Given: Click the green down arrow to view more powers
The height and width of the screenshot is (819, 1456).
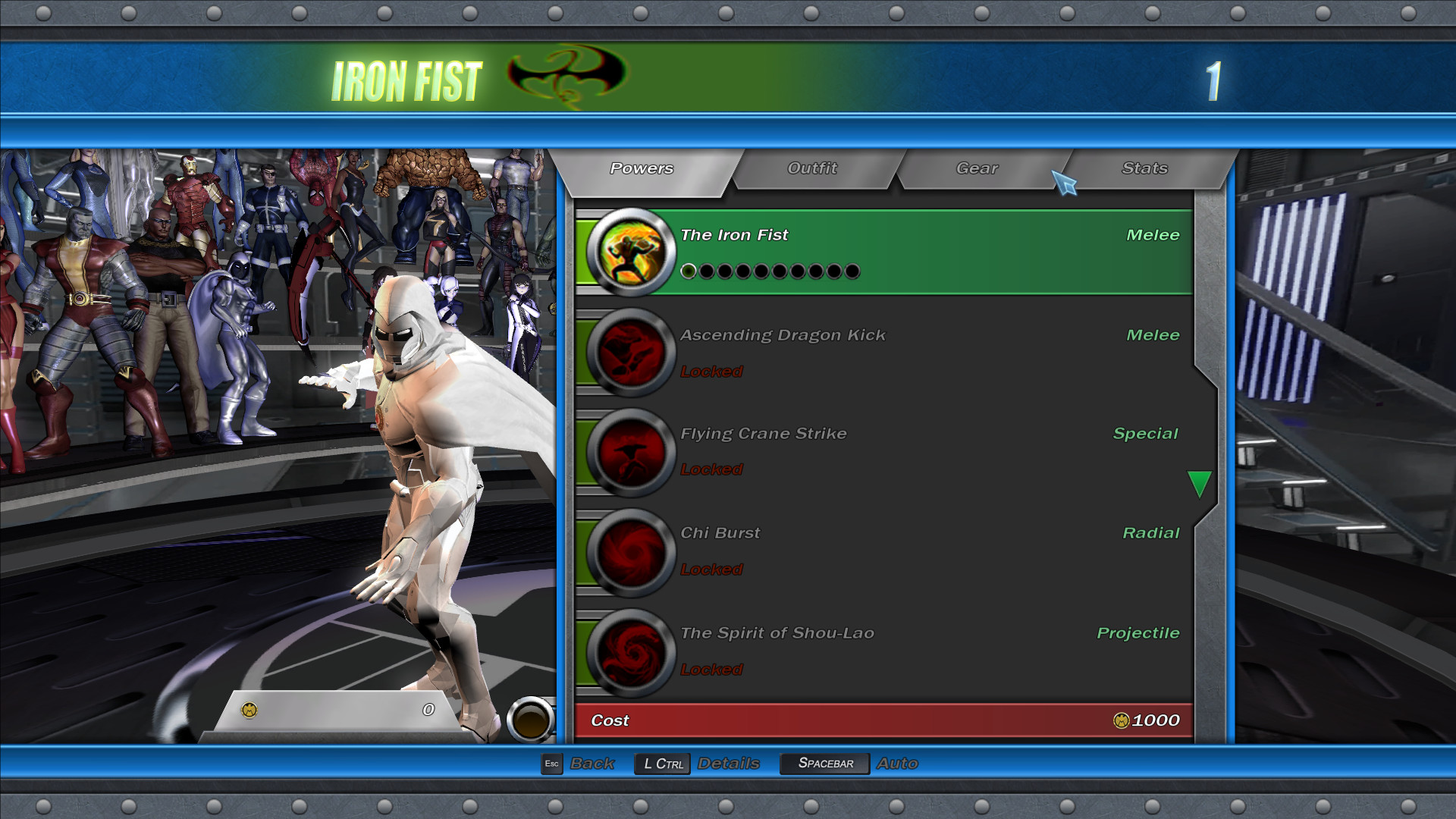Looking at the screenshot, I should (1200, 483).
